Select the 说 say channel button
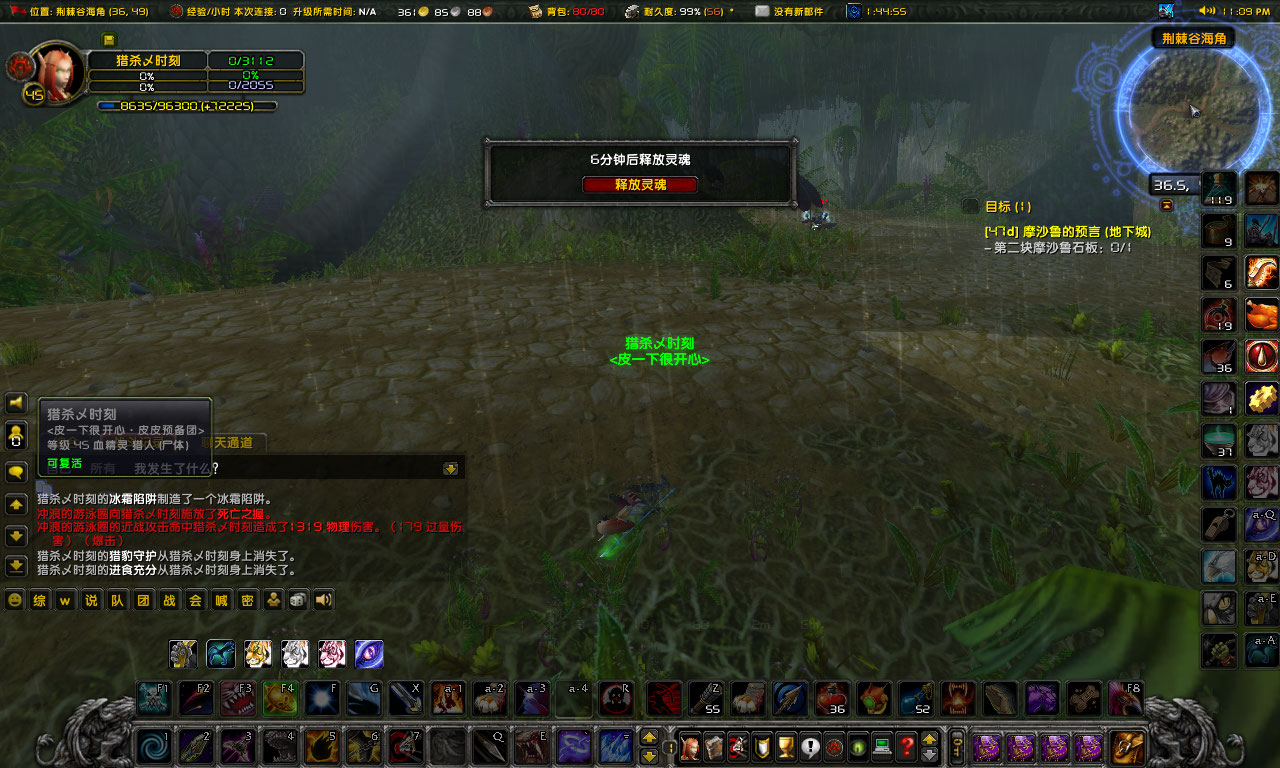This screenshot has height=768, width=1280. point(91,601)
